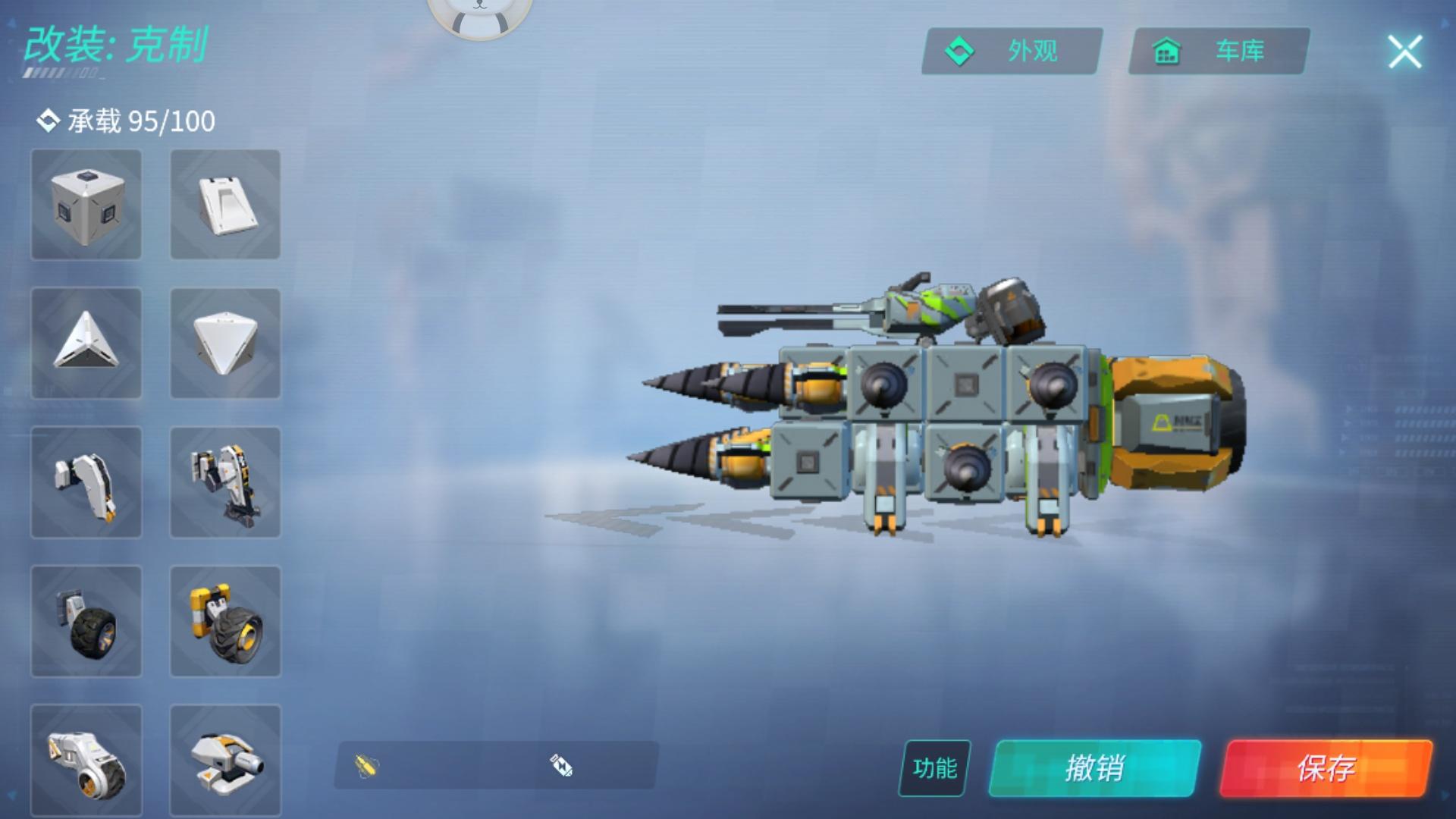This screenshot has width=1456, height=819.
Task: Select the cannon turret part
Action: (x=224, y=761)
